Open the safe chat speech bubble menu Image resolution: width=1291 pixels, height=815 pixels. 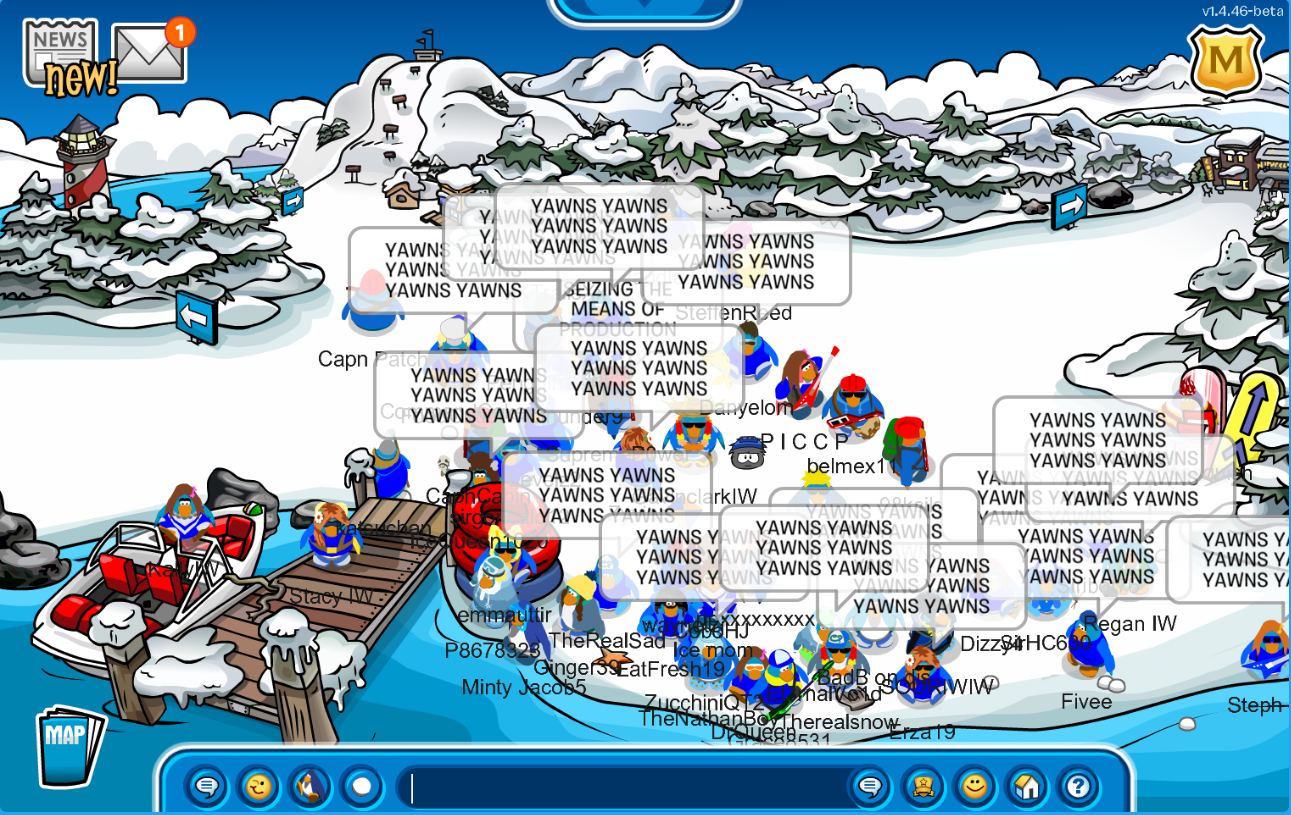[207, 787]
